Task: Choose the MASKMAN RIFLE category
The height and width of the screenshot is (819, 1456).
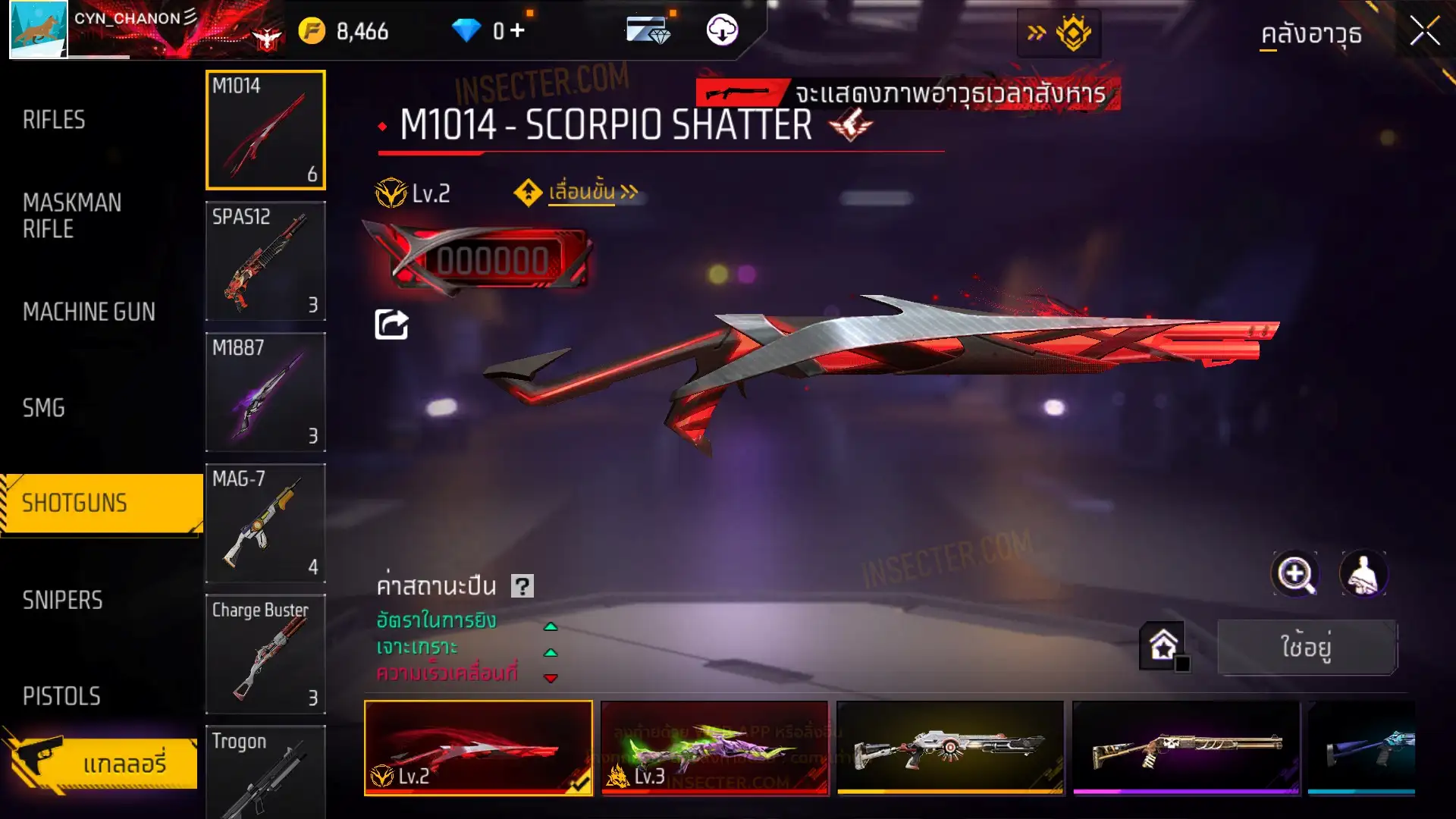Action: [x=72, y=215]
